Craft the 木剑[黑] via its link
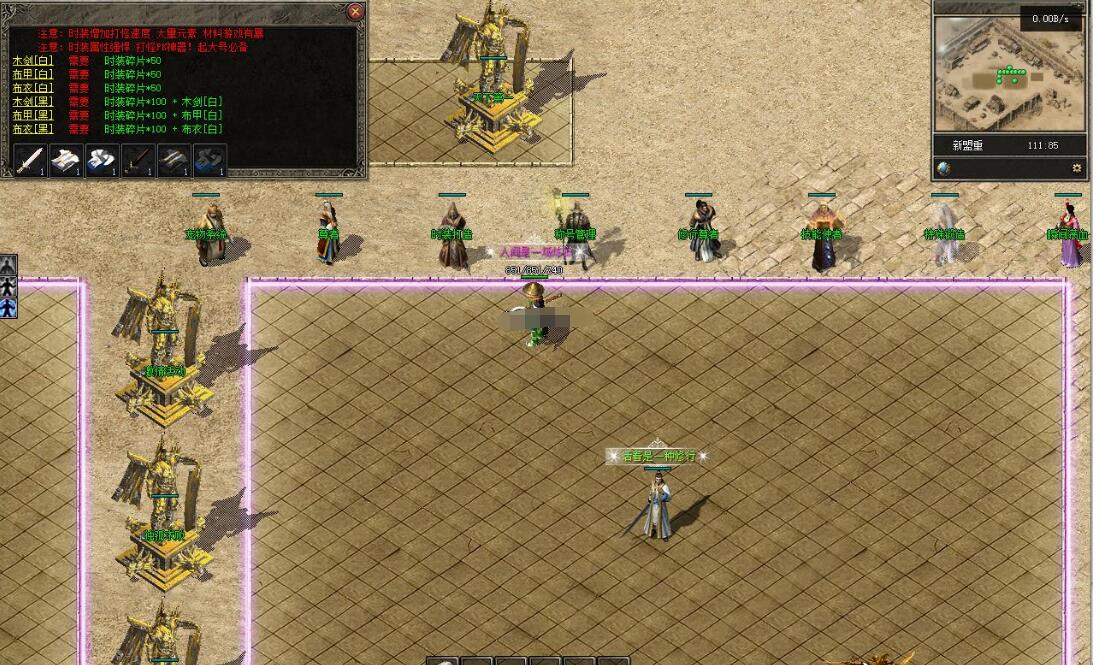Viewport: 1096px width, 665px height. point(32,102)
